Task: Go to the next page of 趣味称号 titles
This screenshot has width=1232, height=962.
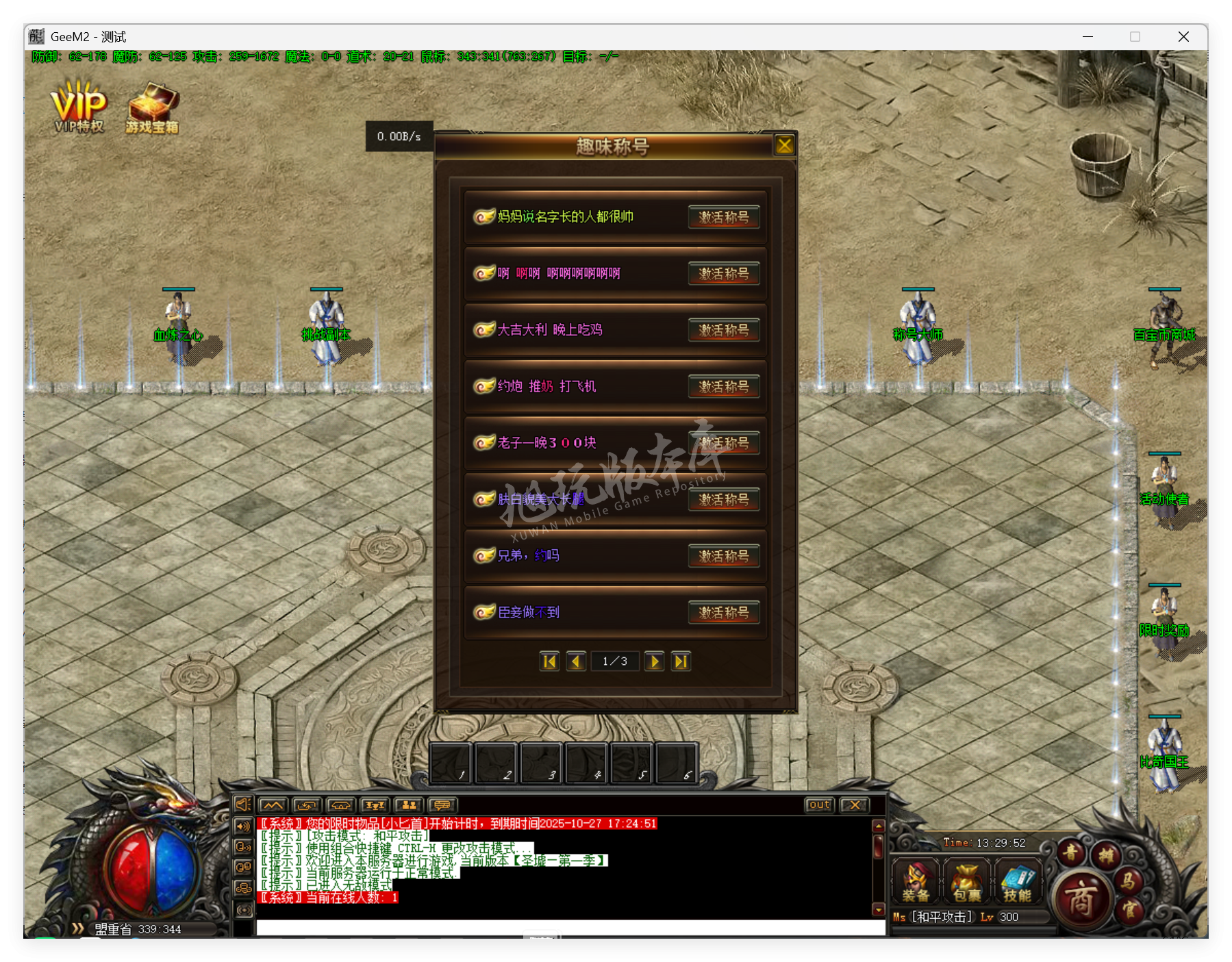Action: [654, 661]
